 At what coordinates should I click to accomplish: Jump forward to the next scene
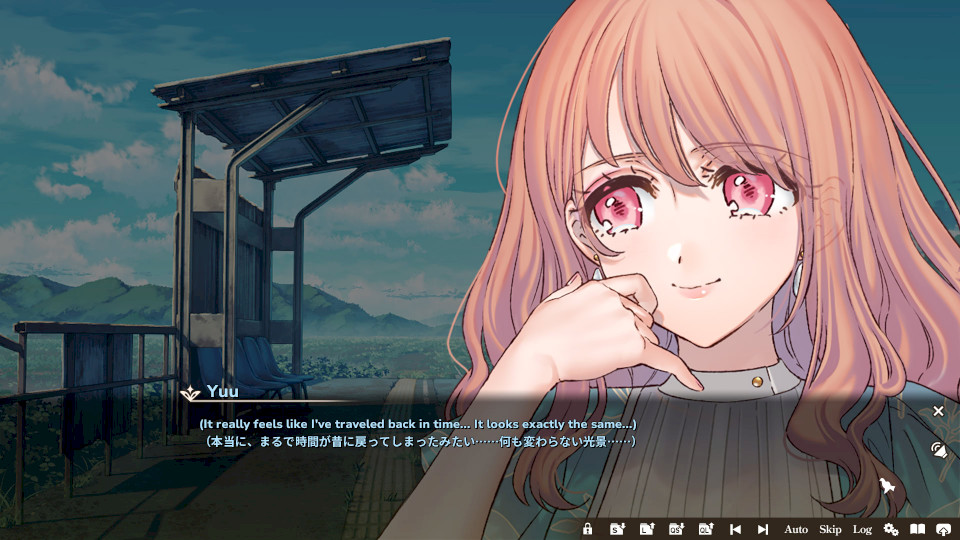(763, 529)
